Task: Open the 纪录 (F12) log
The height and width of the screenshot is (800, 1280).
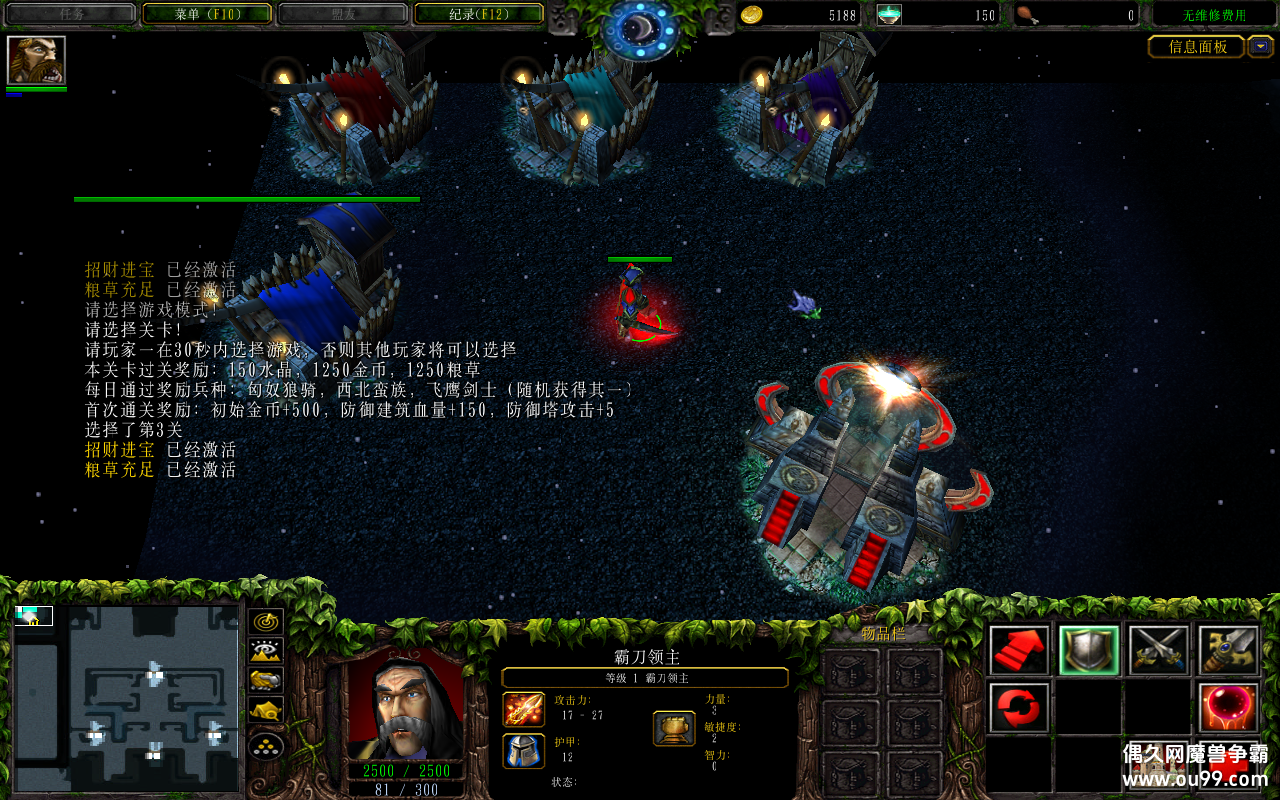Action: [478, 14]
